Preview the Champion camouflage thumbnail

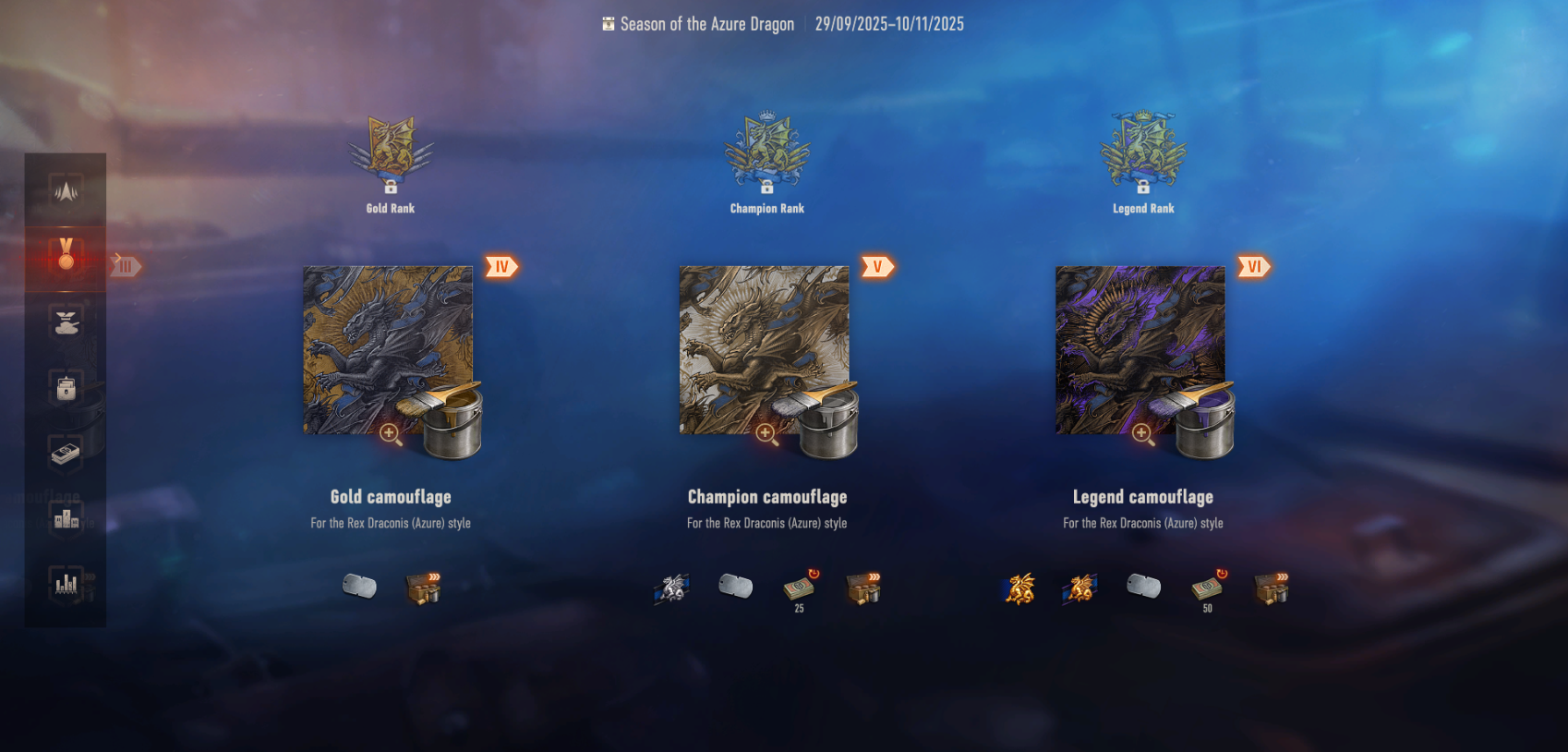[764, 351]
